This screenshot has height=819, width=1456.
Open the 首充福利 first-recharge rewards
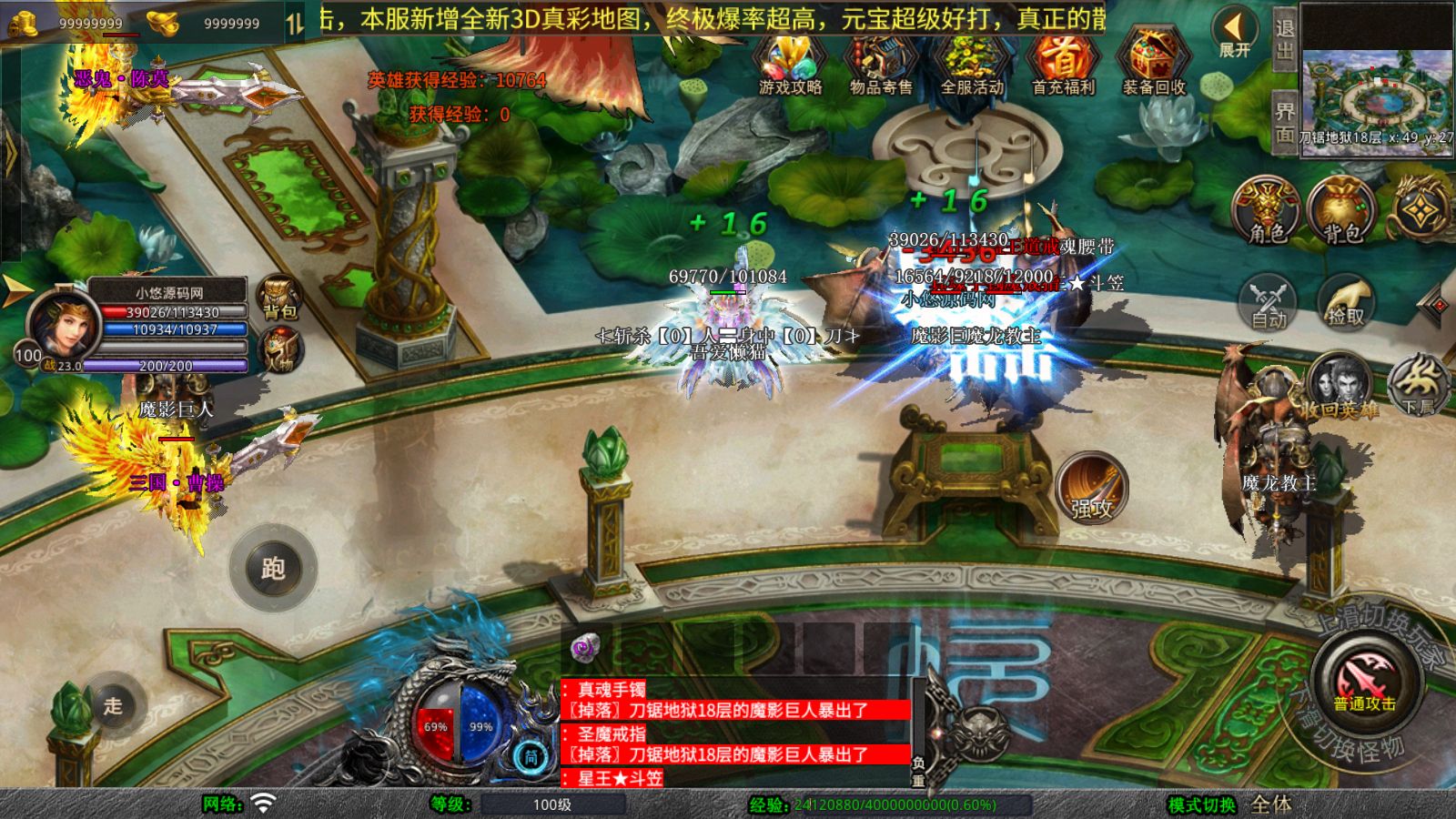(x=1063, y=64)
